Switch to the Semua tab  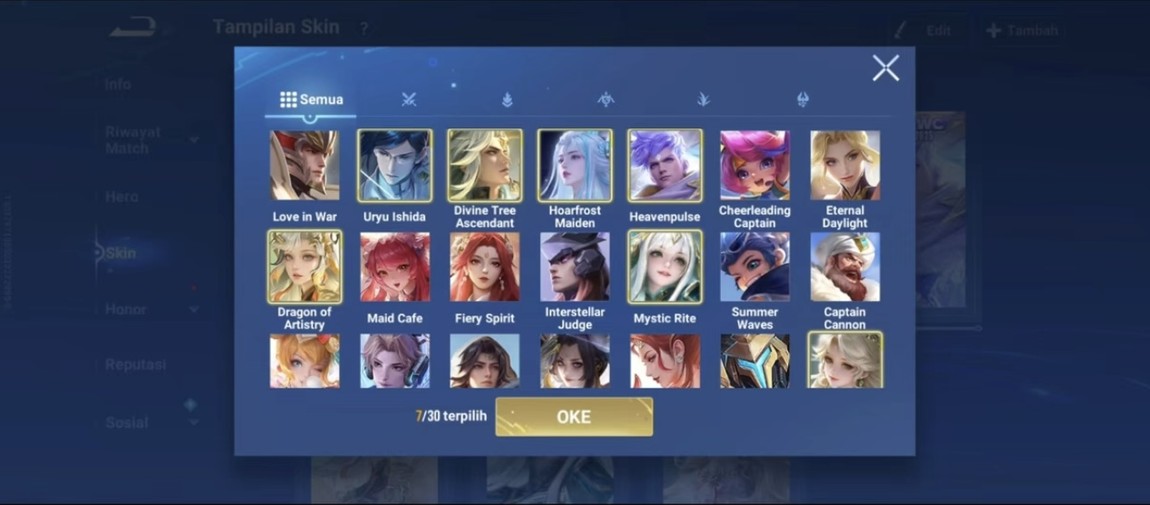(x=311, y=100)
